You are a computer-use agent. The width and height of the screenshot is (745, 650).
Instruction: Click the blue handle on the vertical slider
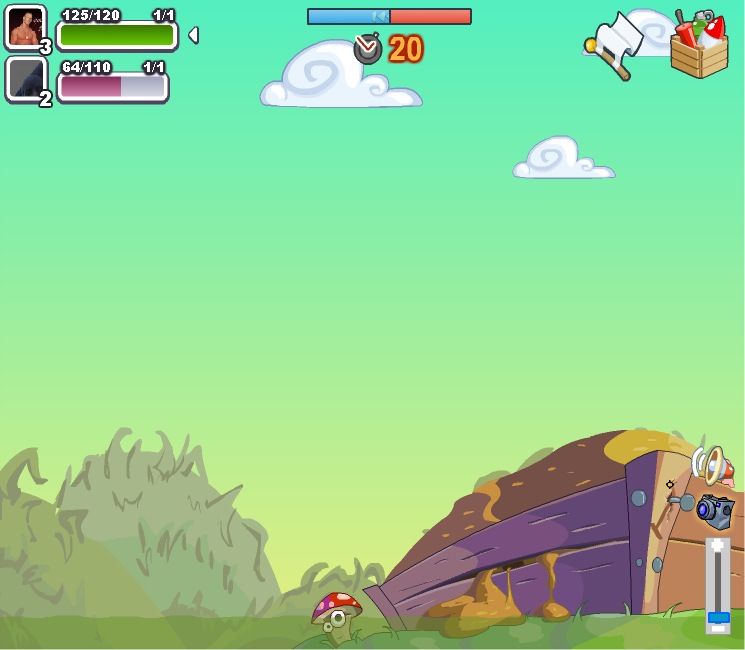(x=718, y=618)
